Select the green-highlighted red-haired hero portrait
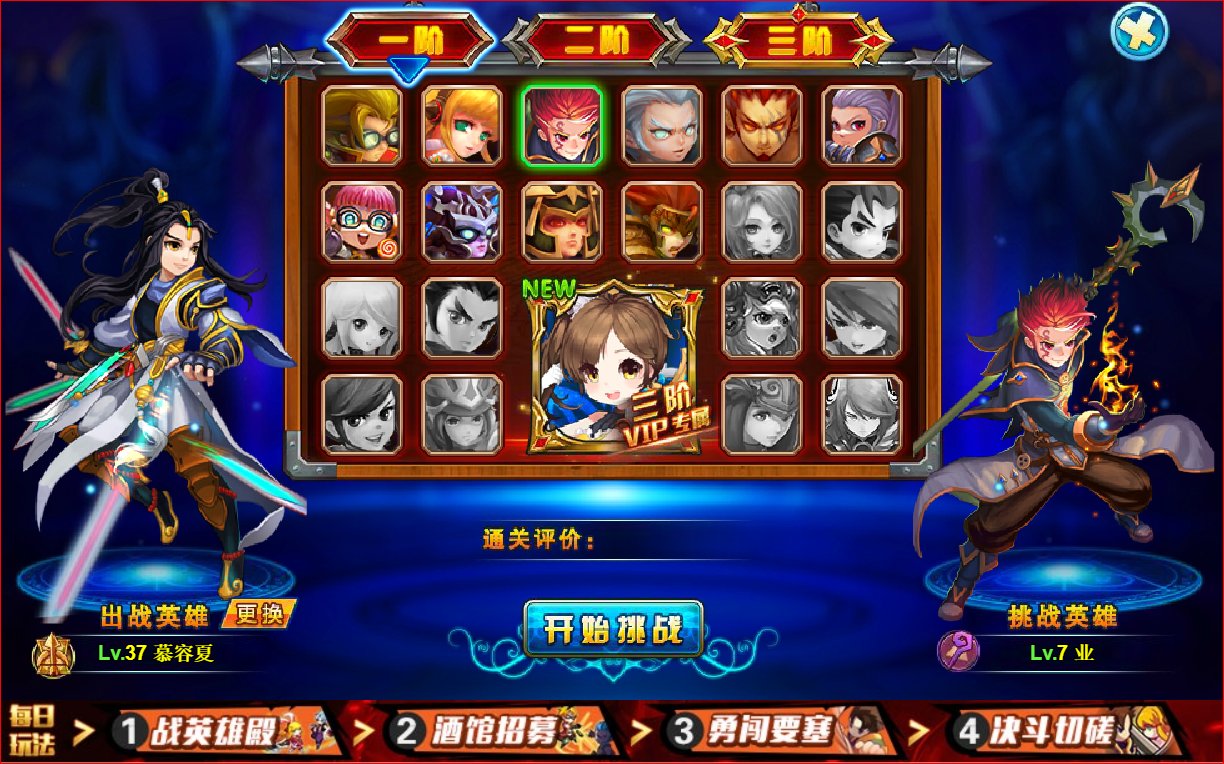1224x764 pixels. [x=562, y=125]
